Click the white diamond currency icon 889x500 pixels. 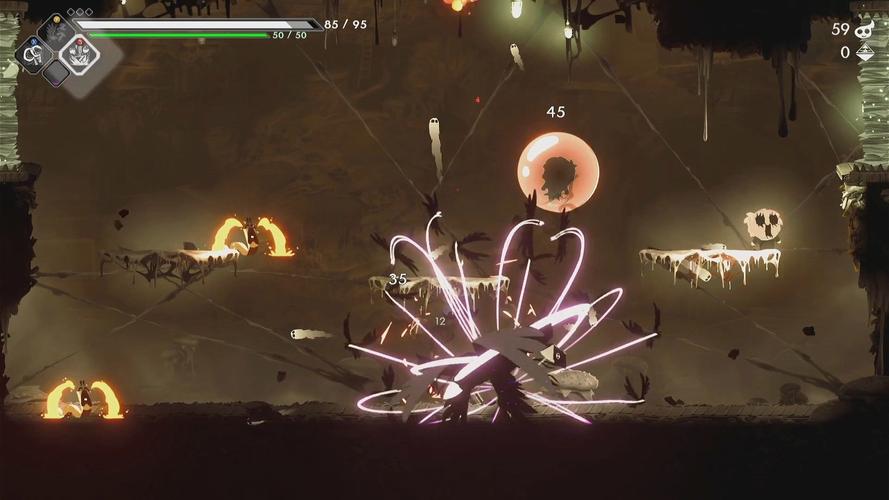coord(866,52)
